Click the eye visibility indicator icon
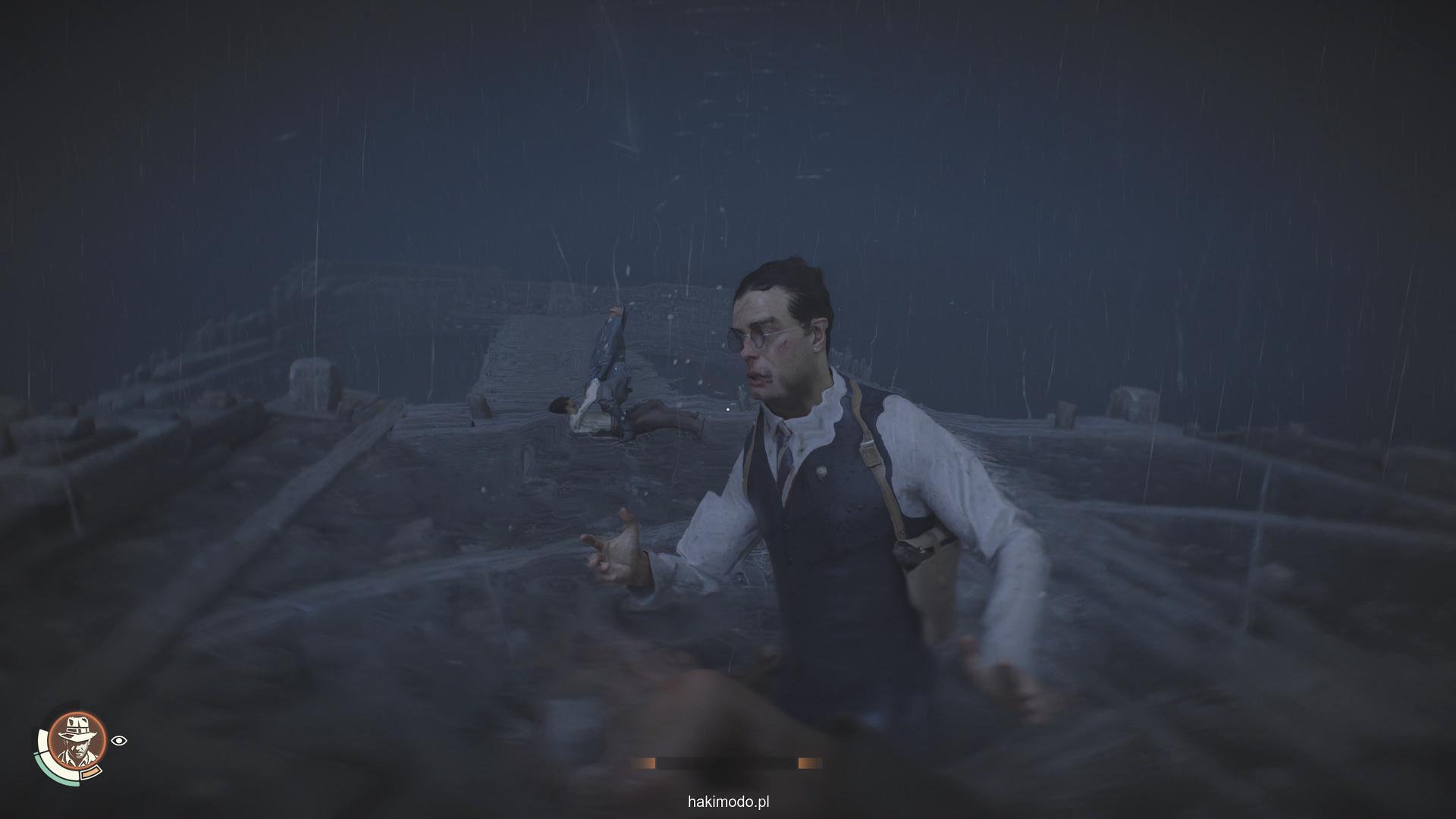 (118, 741)
